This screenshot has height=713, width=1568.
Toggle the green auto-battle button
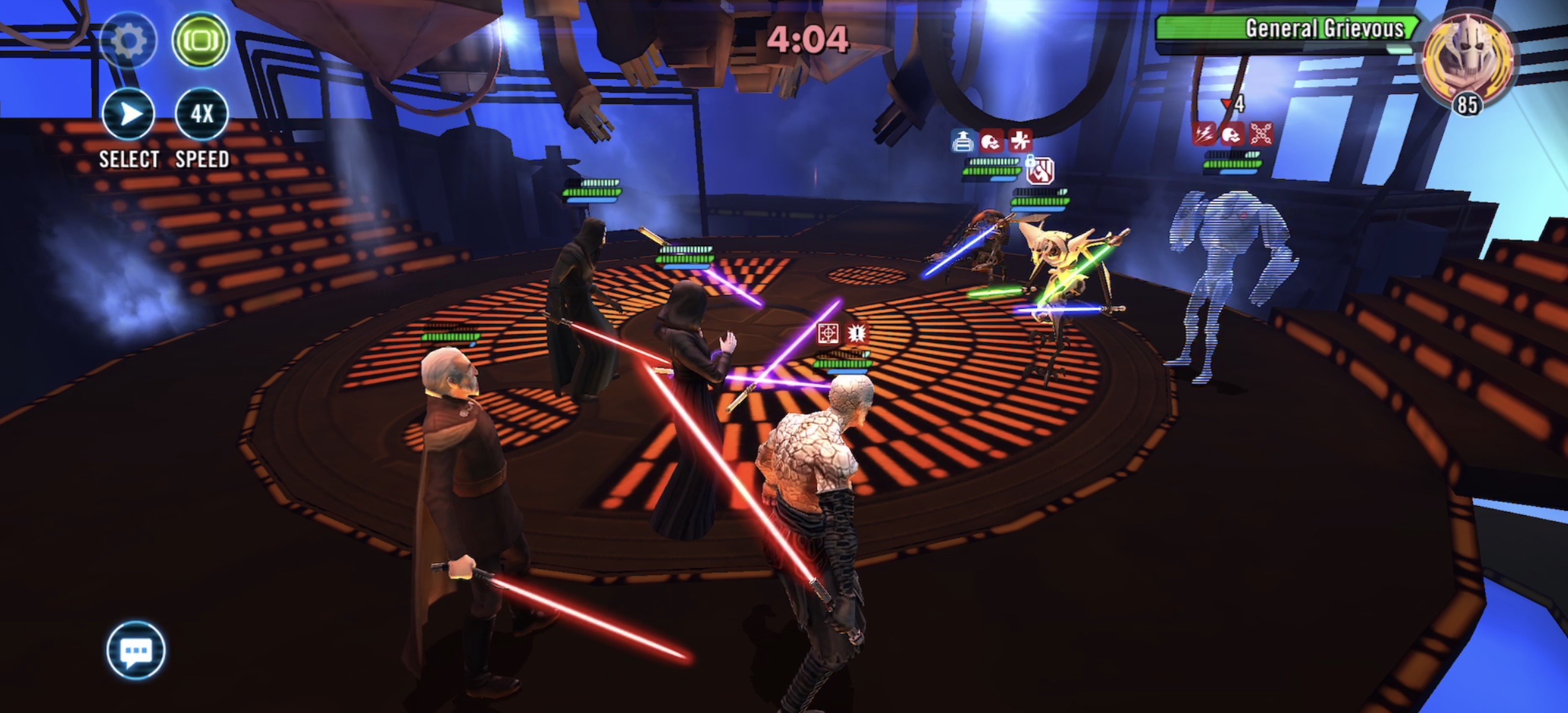click(200, 40)
